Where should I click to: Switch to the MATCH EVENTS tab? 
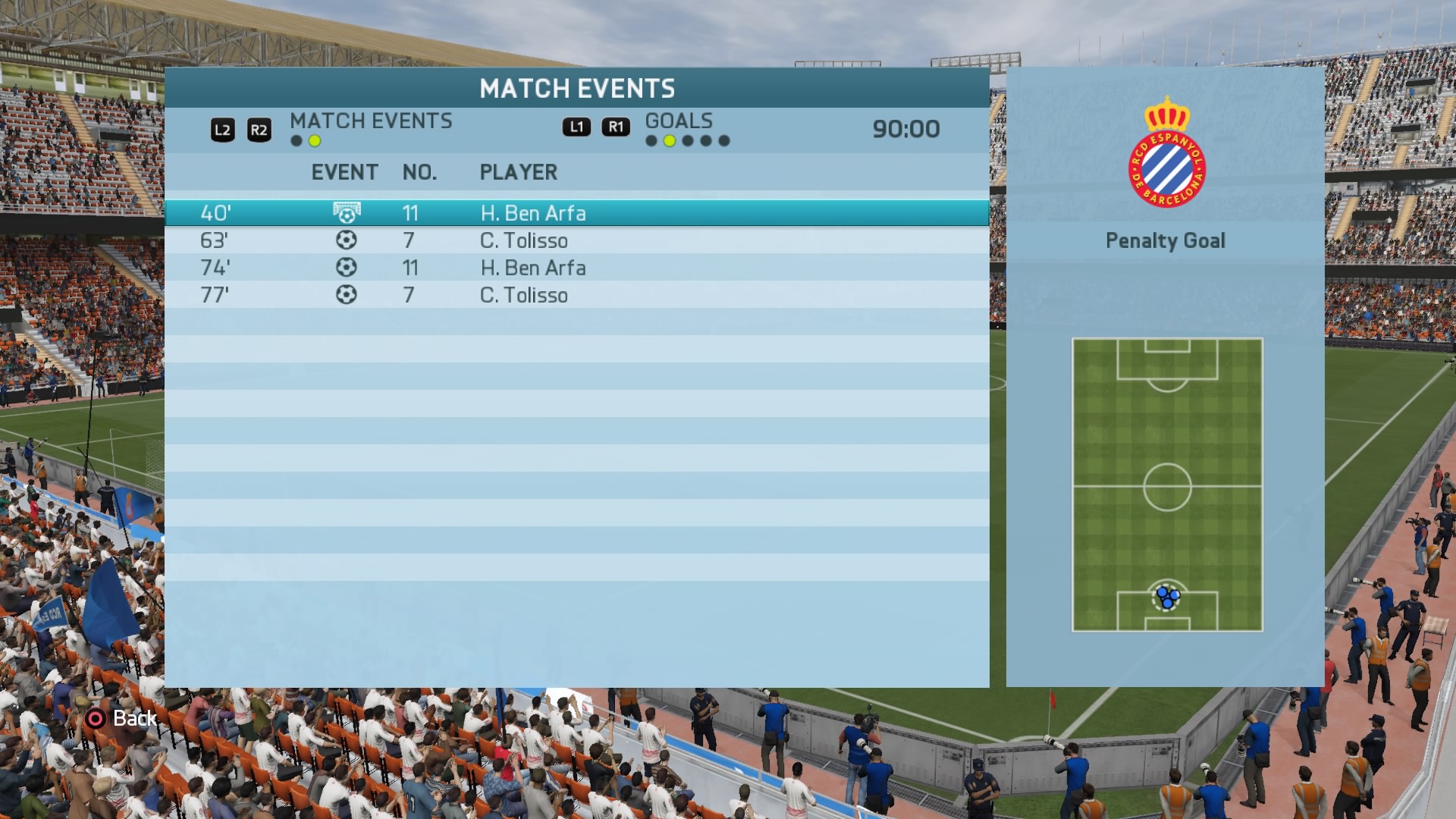click(x=370, y=121)
